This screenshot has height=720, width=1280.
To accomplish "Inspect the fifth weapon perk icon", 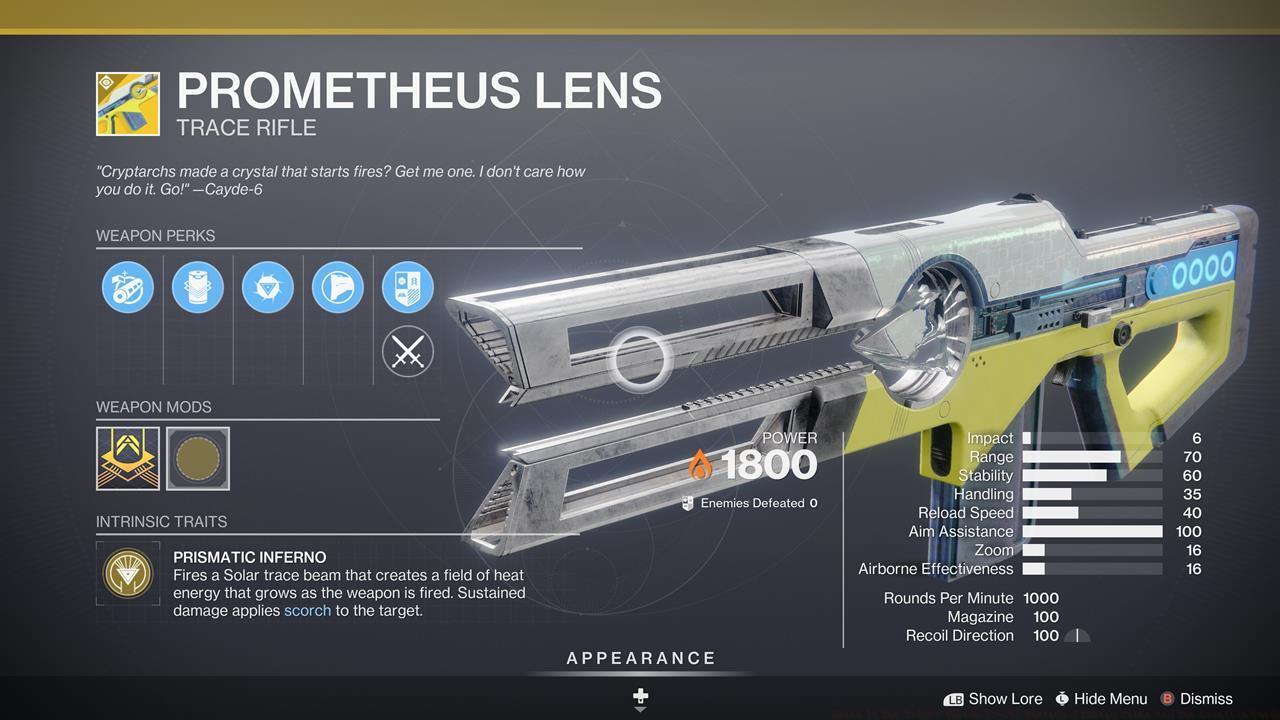I will point(408,287).
